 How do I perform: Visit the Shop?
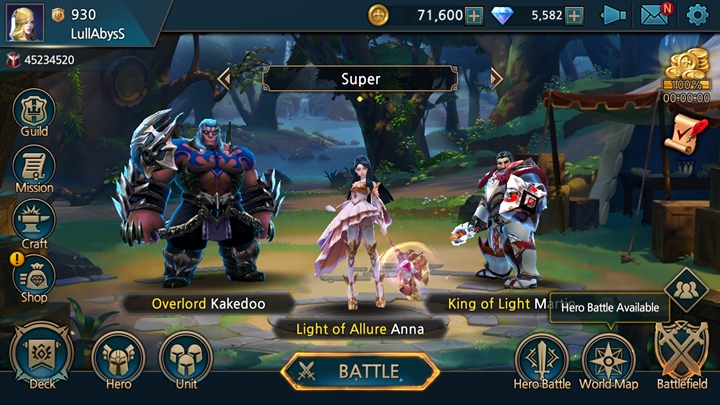tap(34, 277)
